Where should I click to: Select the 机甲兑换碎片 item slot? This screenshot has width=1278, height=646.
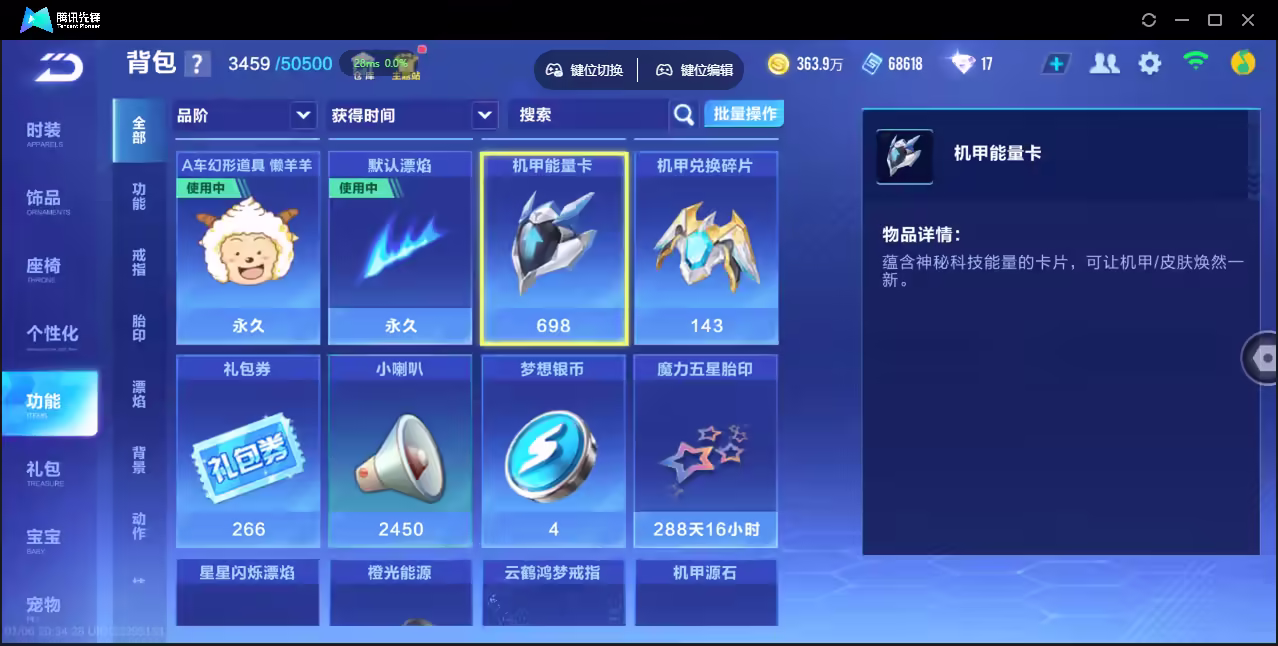(x=706, y=248)
